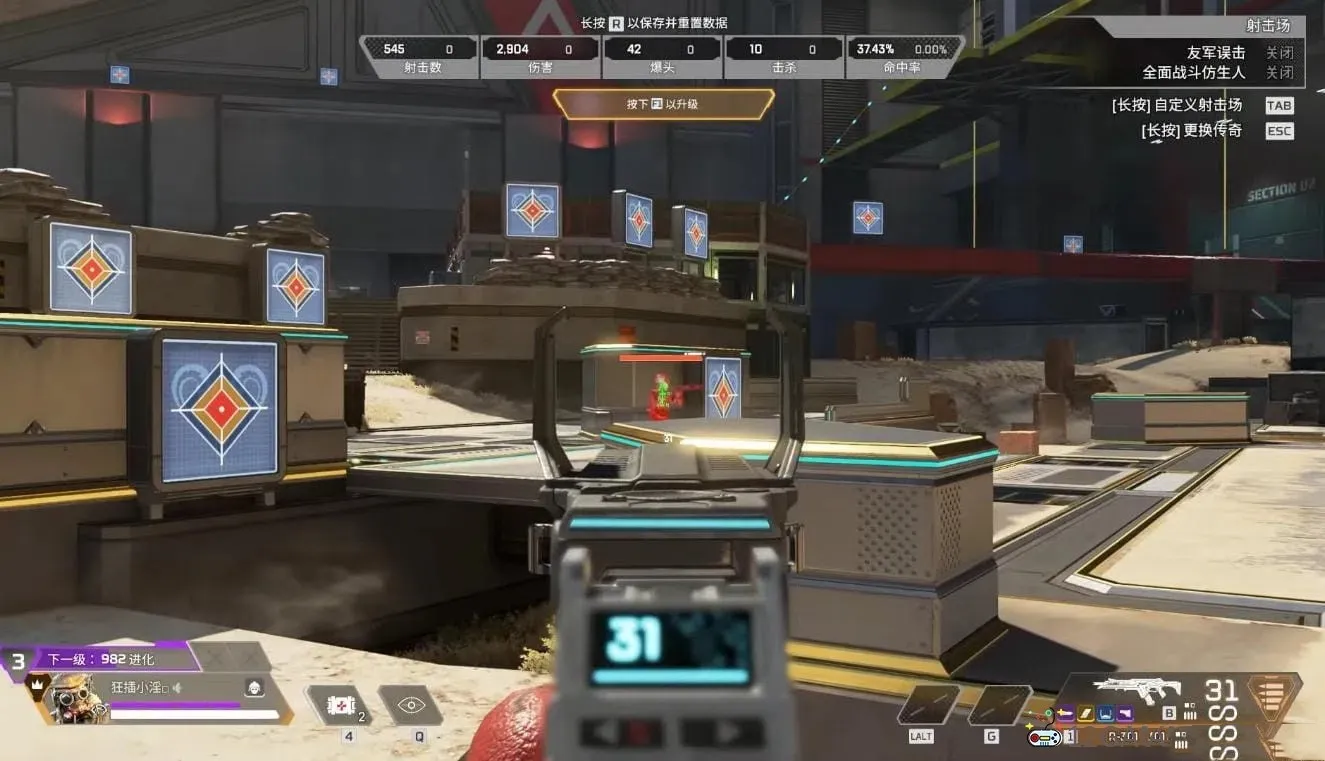Click the Bloodhound legend portrait

76,696
